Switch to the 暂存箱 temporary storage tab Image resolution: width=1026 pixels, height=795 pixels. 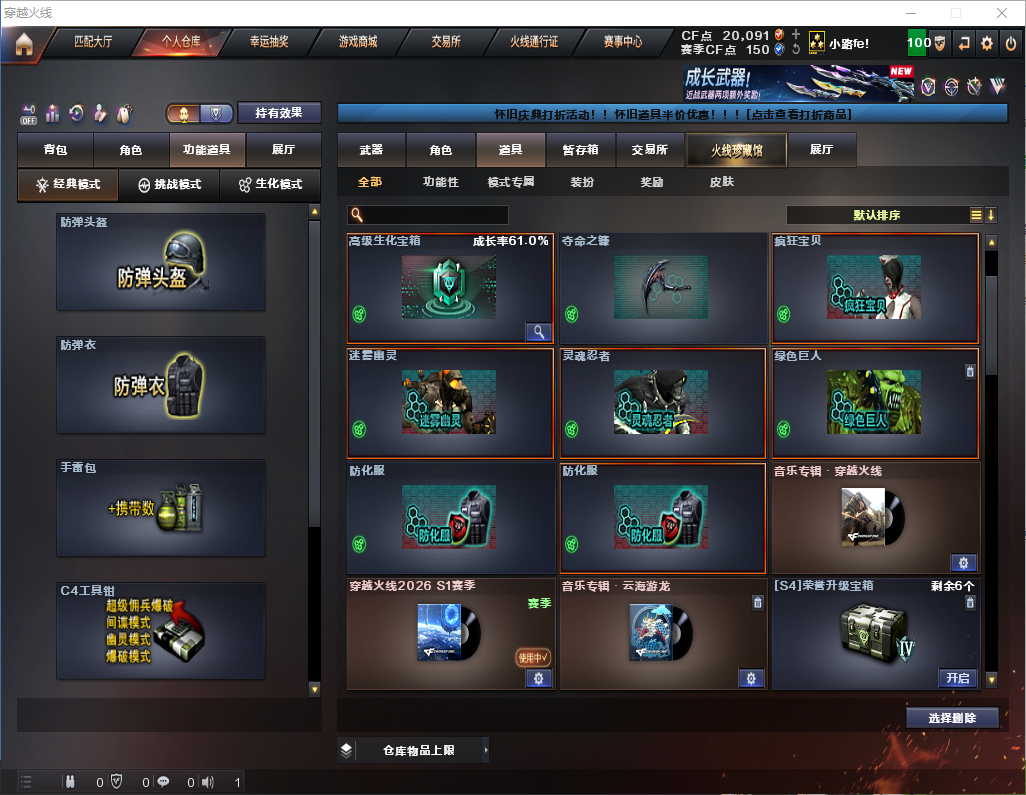[x=580, y=150]
